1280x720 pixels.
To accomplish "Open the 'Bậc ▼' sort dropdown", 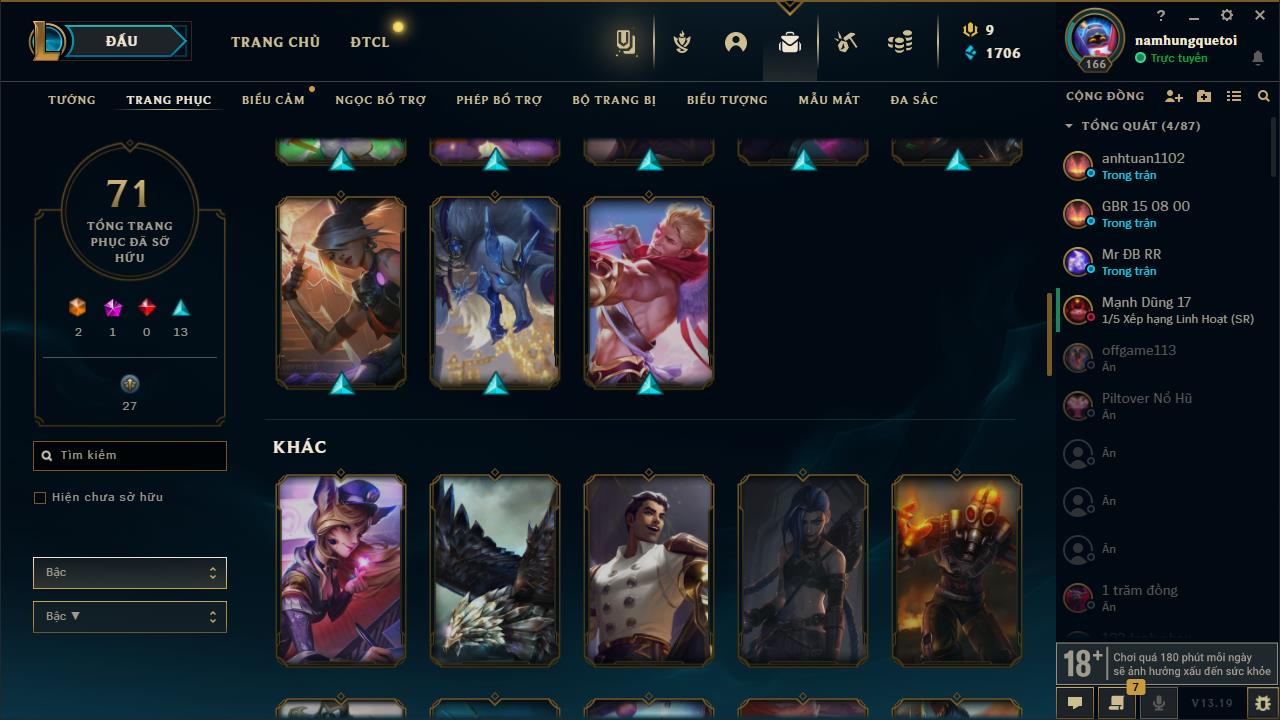I will [129, 616].
